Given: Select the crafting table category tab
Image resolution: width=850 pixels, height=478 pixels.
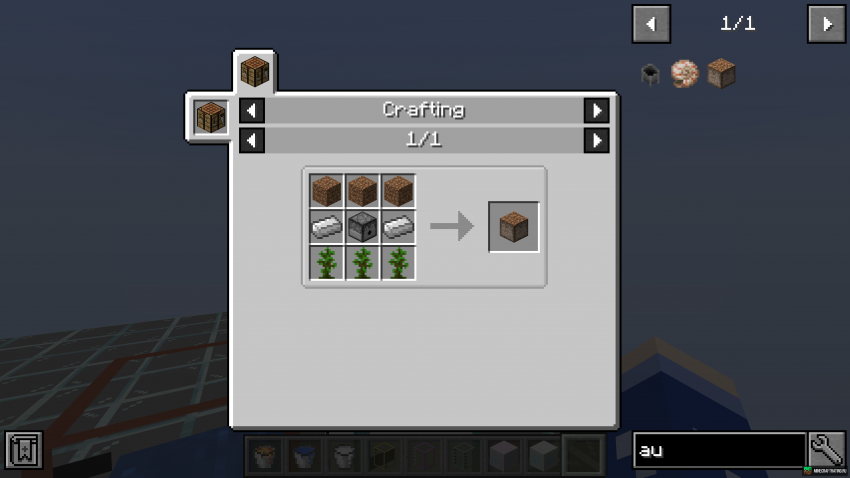Looking at the screenshot, I should [x=254, y=73].
